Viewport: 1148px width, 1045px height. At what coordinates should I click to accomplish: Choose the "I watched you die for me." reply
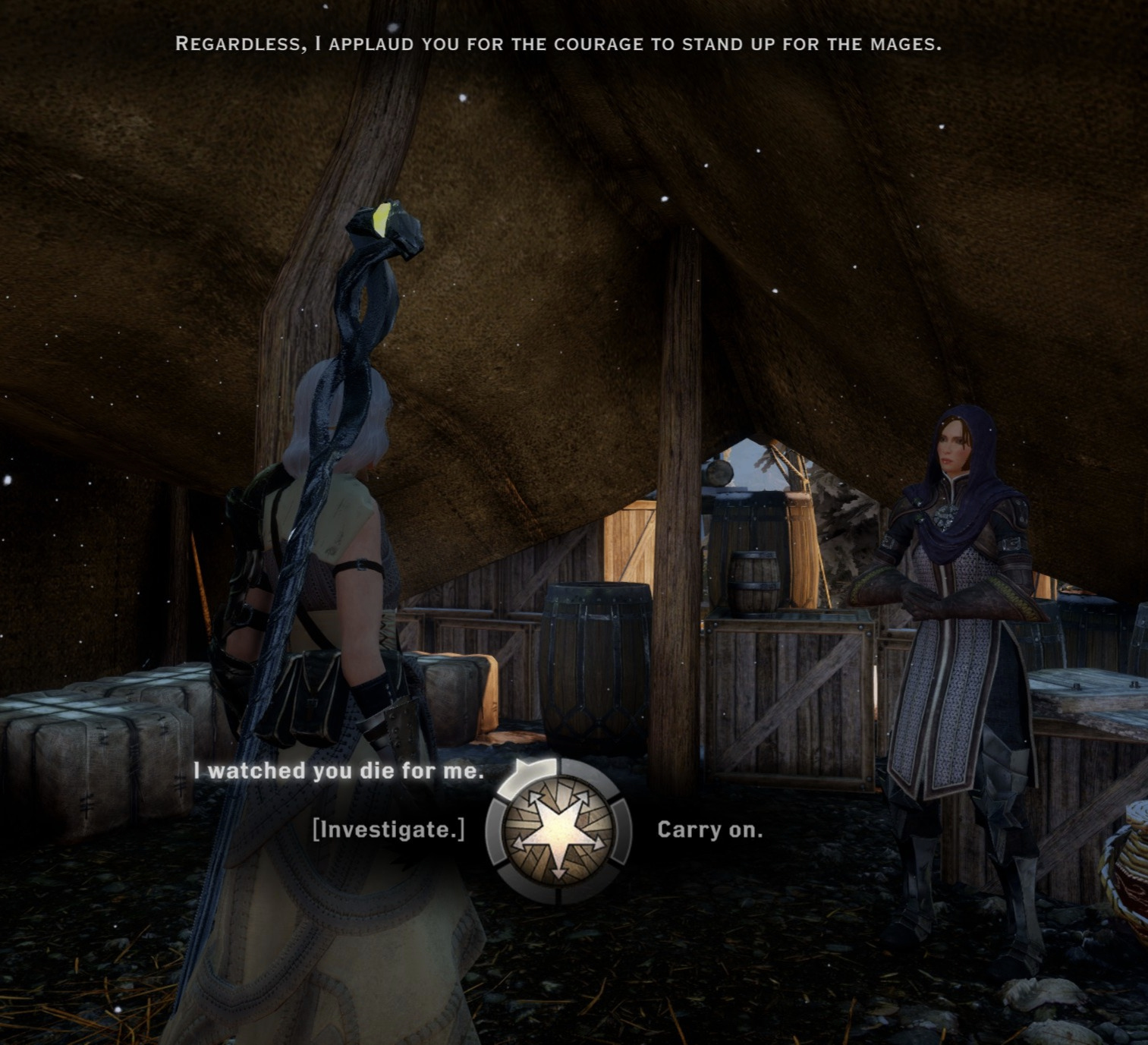[338, 771]
